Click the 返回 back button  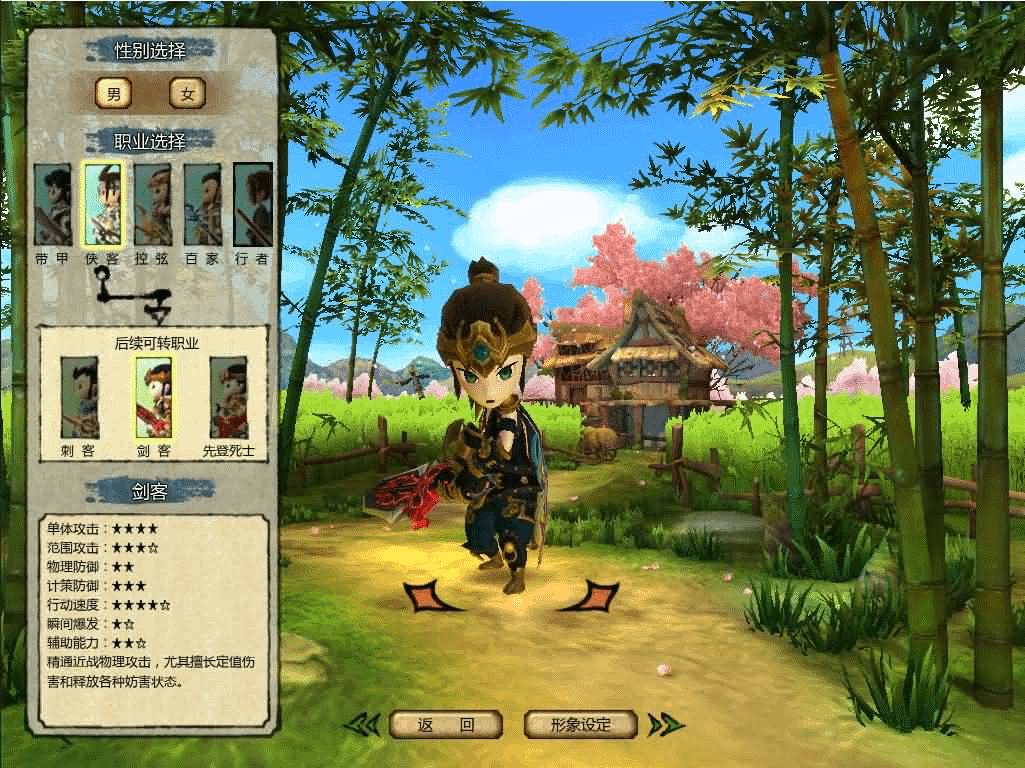pos(445,725)
